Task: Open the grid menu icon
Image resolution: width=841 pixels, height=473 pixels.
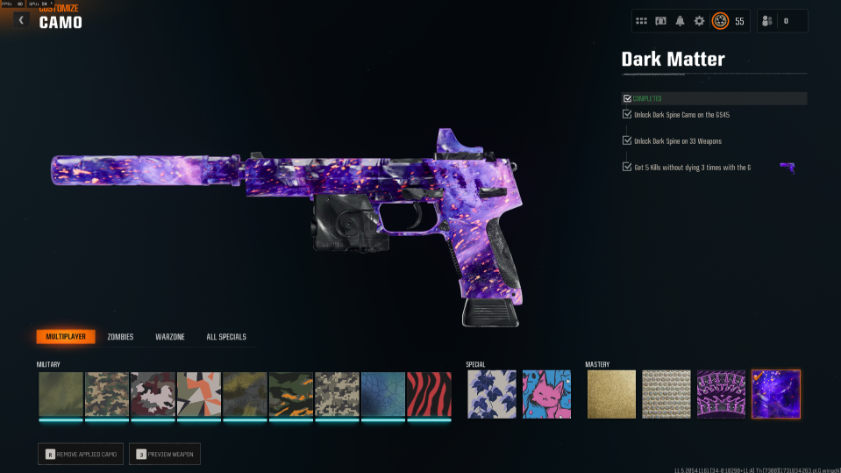Action: click(x=641, y=21)
